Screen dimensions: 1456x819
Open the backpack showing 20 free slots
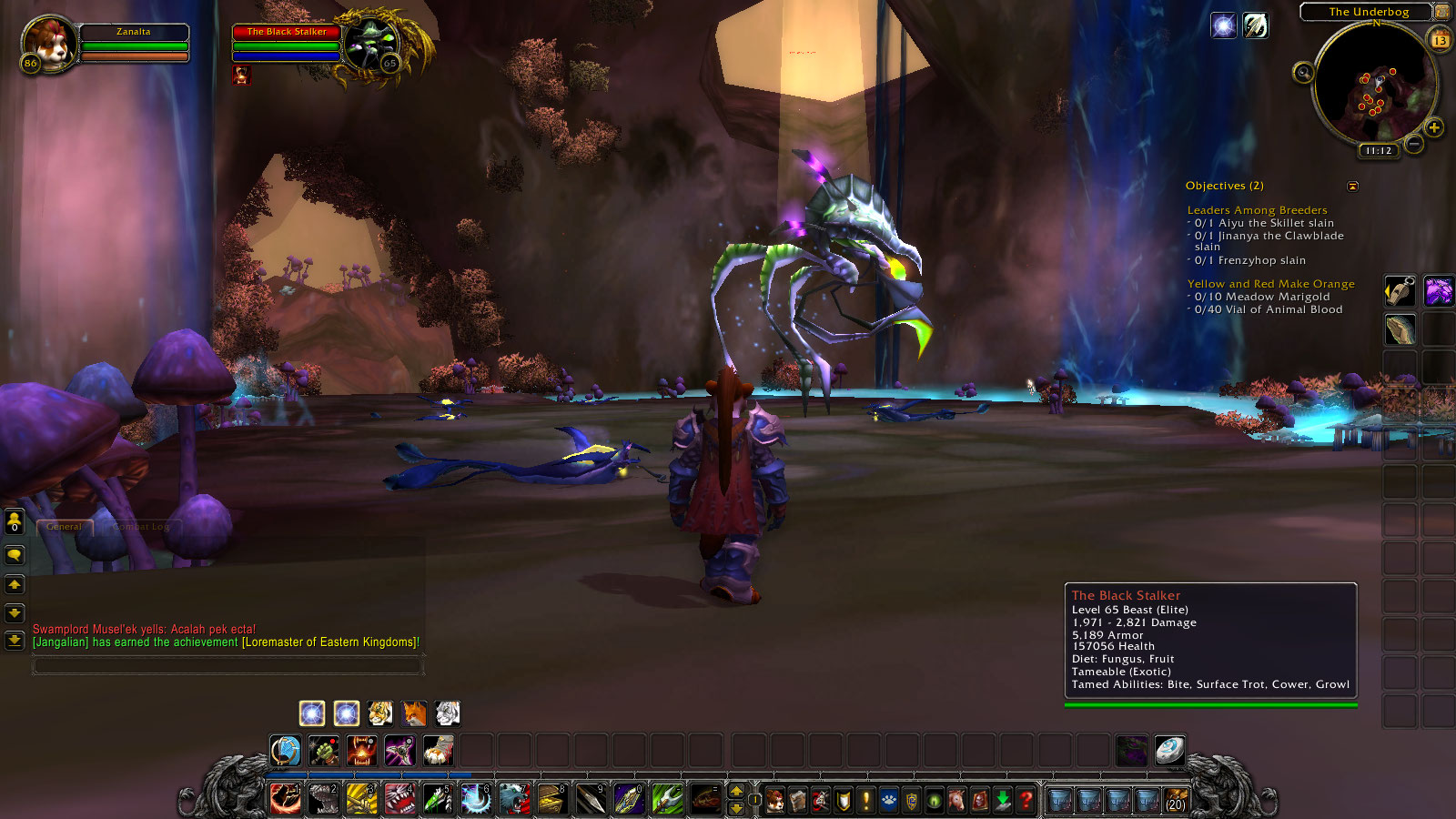coord(1176,800)
